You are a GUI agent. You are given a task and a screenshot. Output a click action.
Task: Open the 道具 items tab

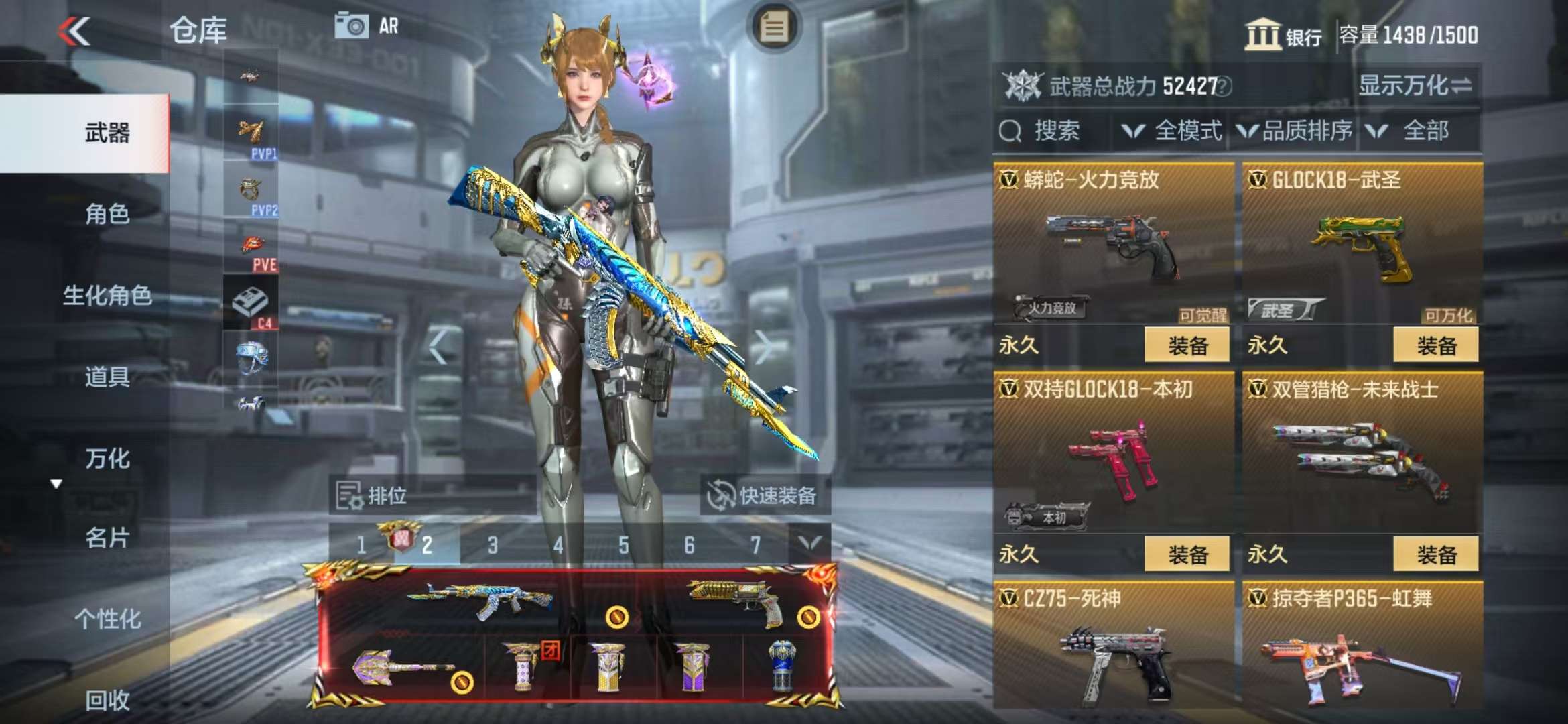[107, 377]
